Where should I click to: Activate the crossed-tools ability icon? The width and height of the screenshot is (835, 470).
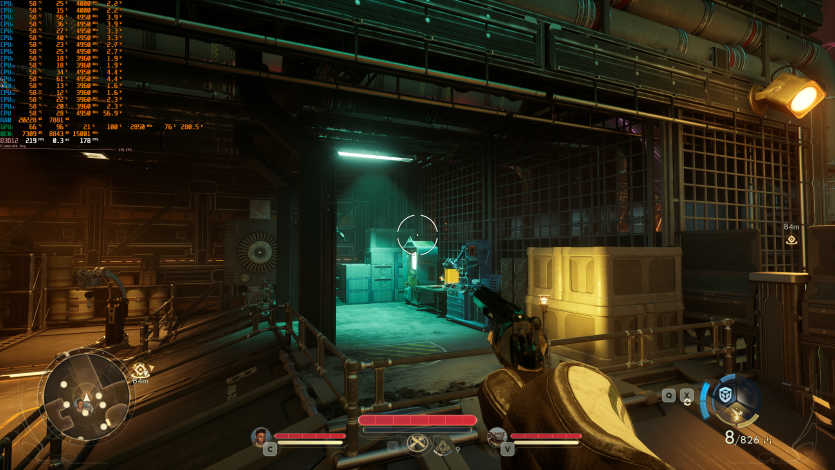pos(418,443)
